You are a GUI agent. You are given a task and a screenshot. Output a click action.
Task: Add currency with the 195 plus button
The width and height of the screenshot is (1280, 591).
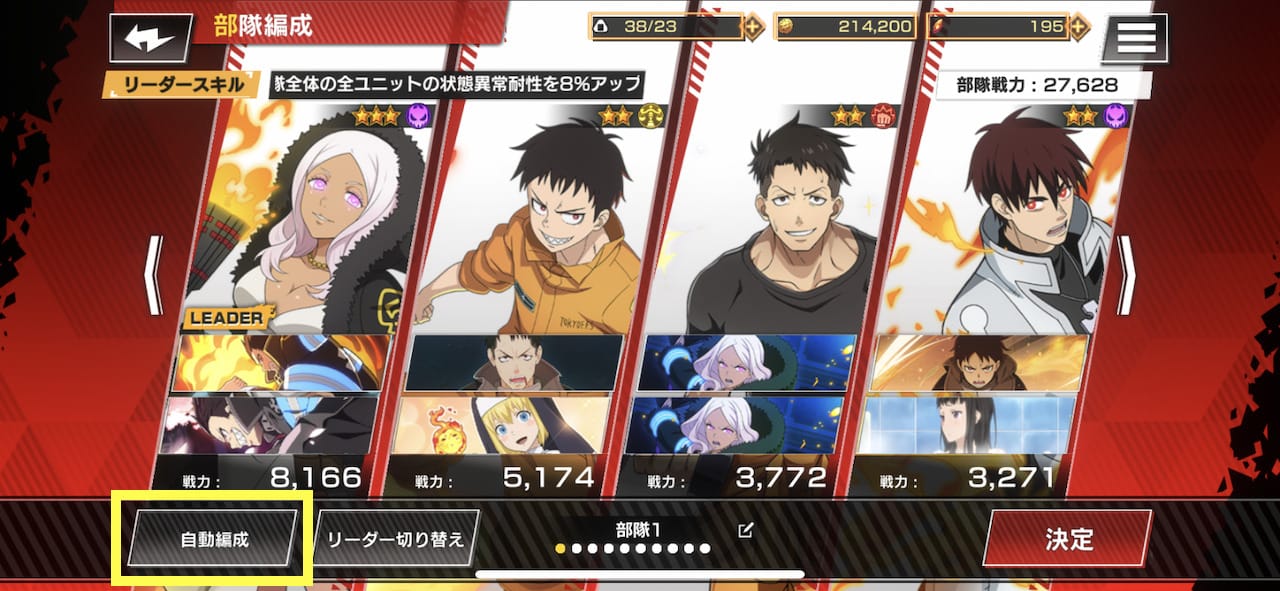1078,27
